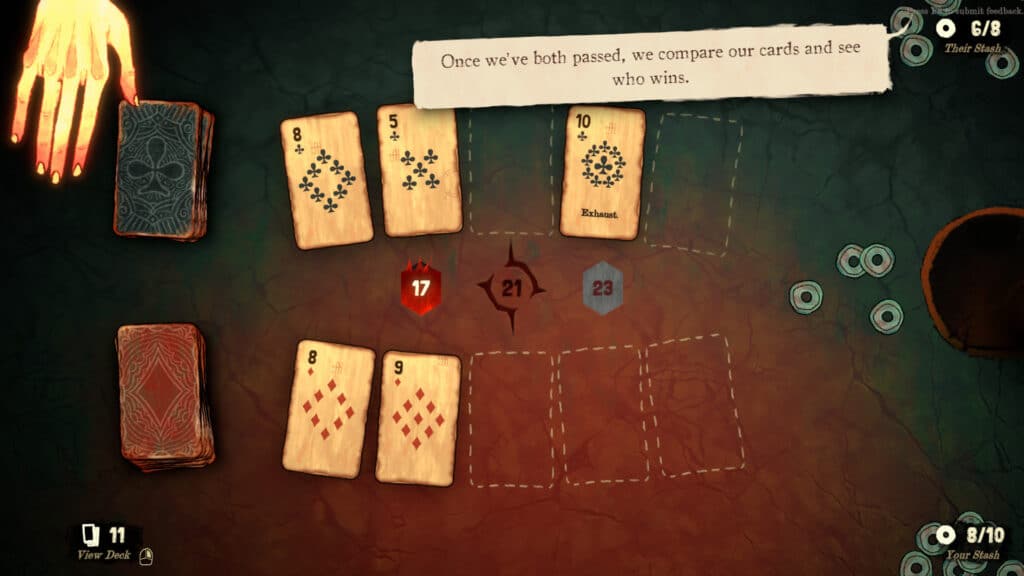Inspect the opponent's 8 of clubs card

pos(327,179)
